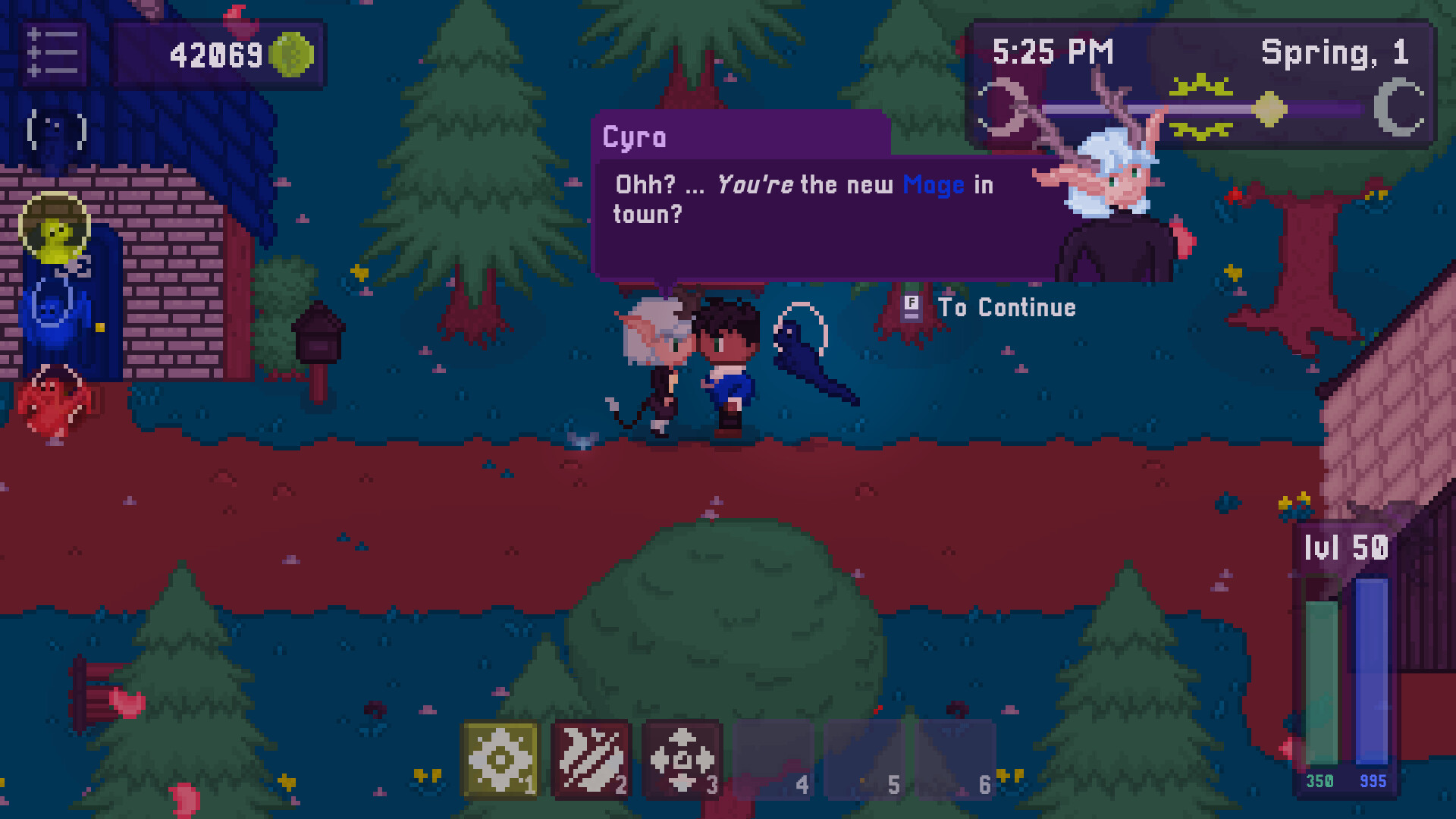The height and width of the screenshot is (819, 1456).
Task: Click the Cyra name tab on the dialogue
Action: pos(637,137)
